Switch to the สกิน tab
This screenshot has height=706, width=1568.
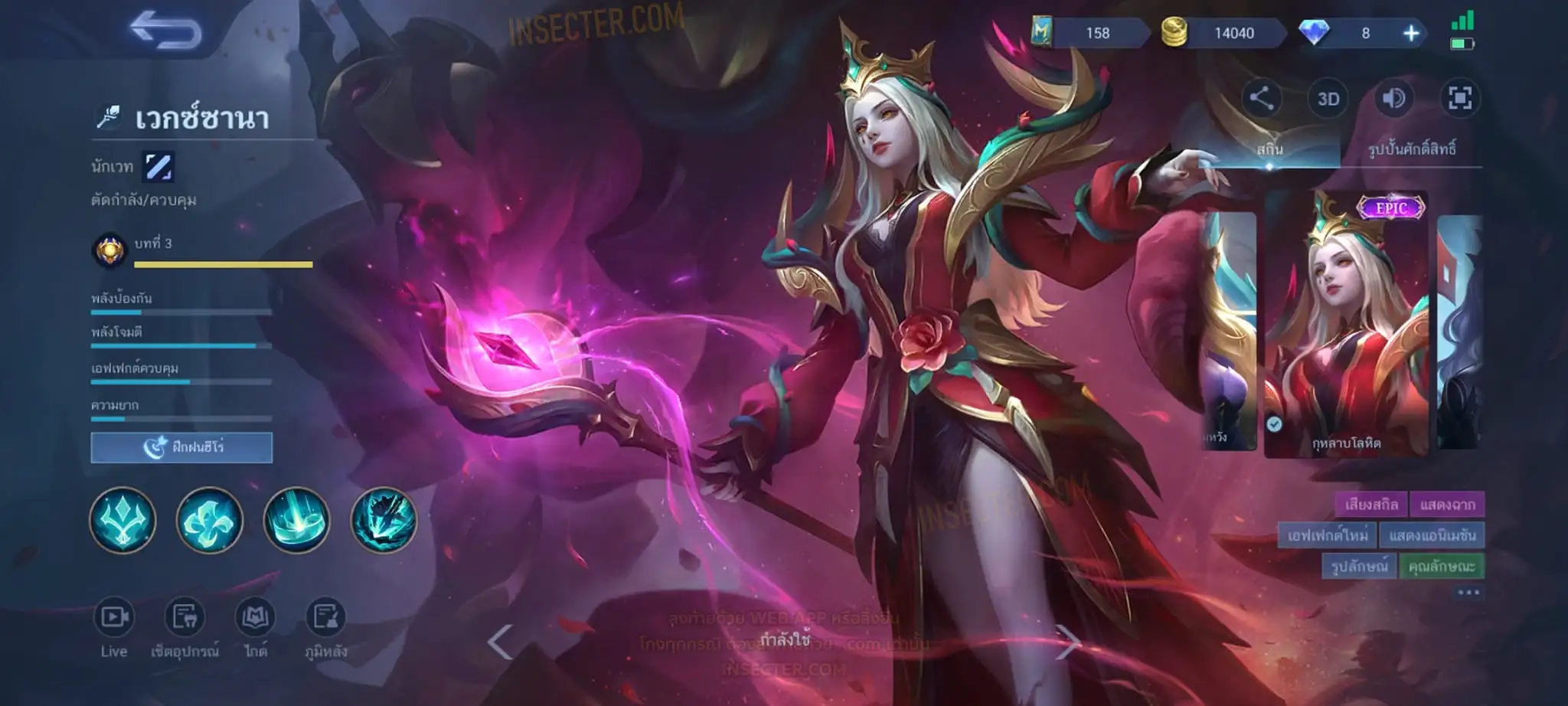1269,149
